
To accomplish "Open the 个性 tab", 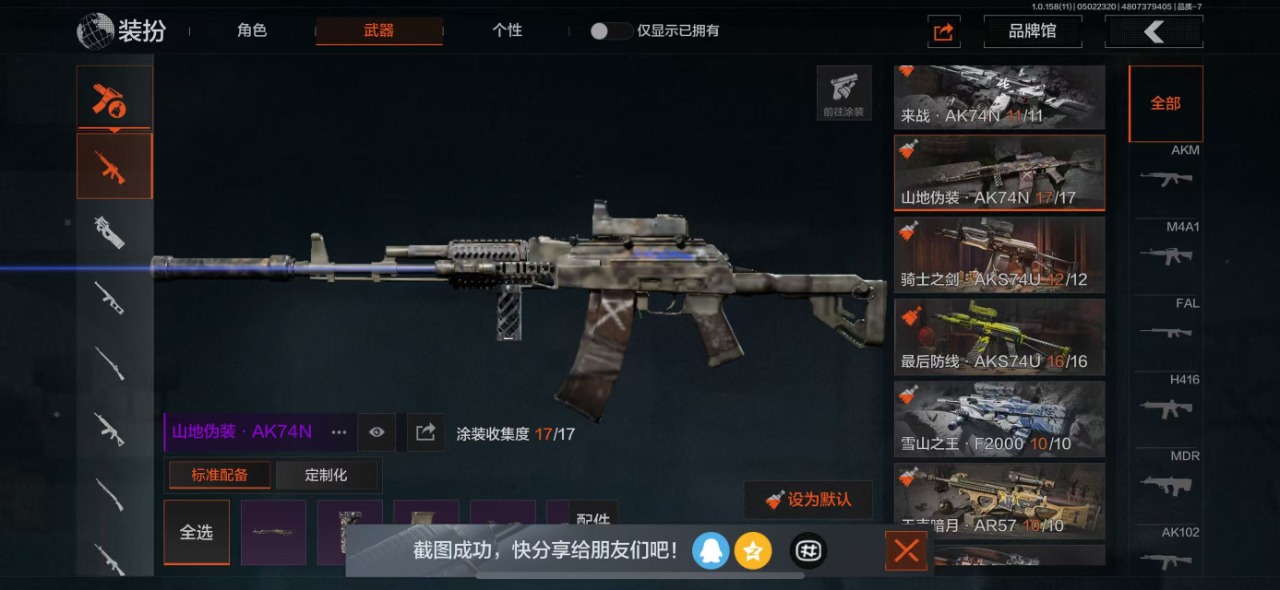I will tap(507, 31).
